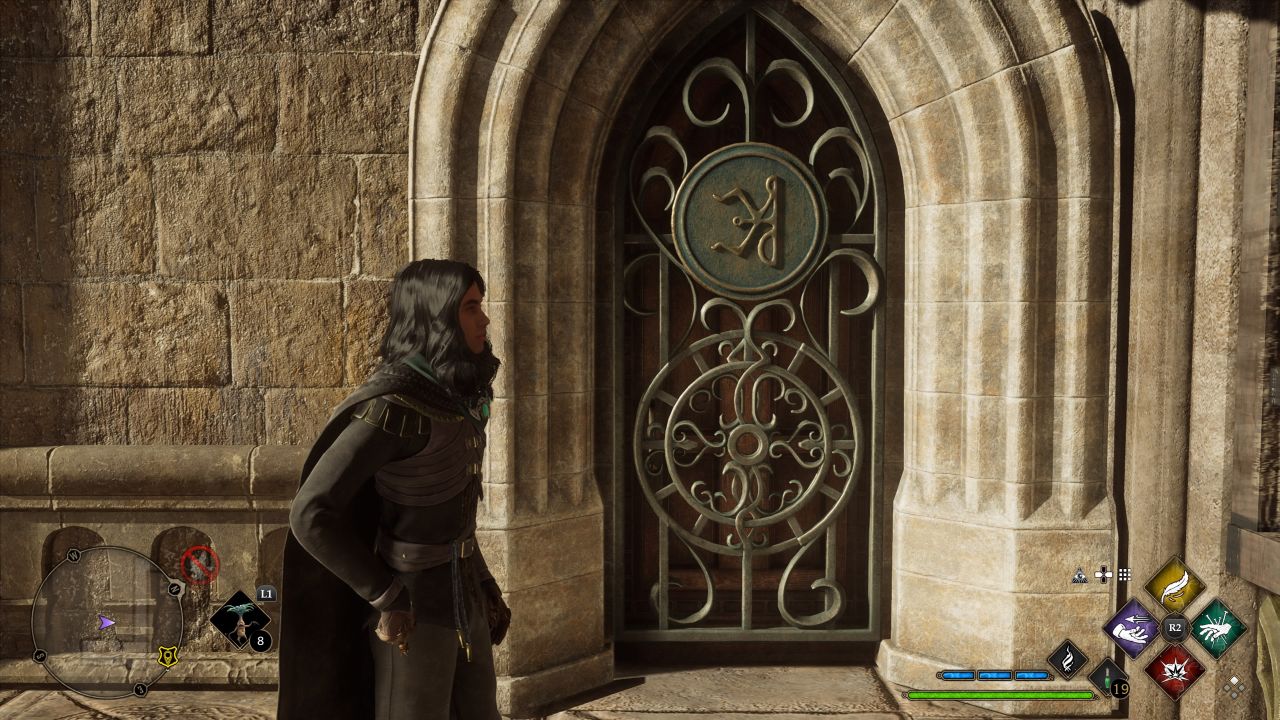
Task: Select the Mandrake item icon near L1
Action: (242, 620)
